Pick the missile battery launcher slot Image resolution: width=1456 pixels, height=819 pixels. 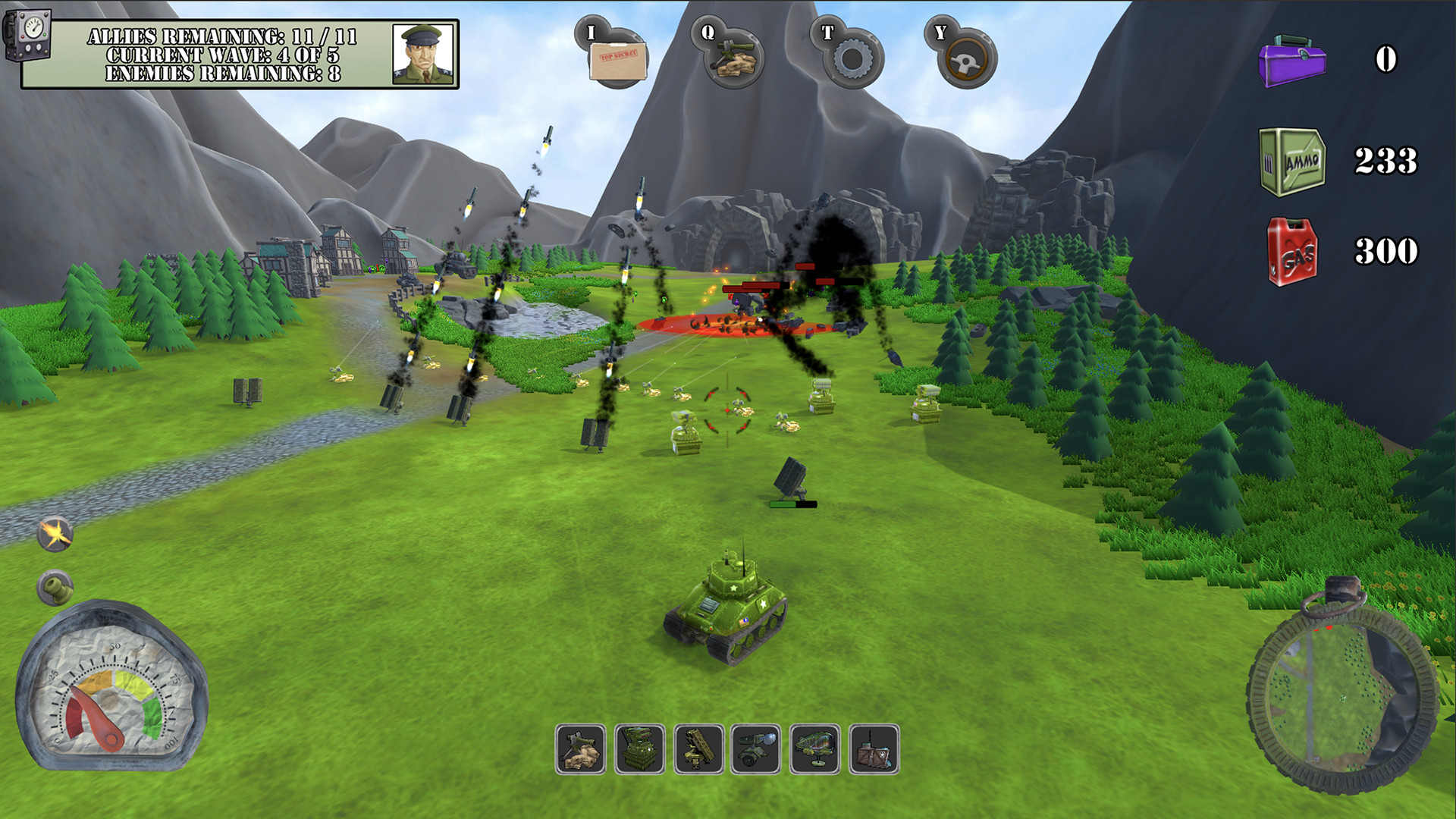698,749
